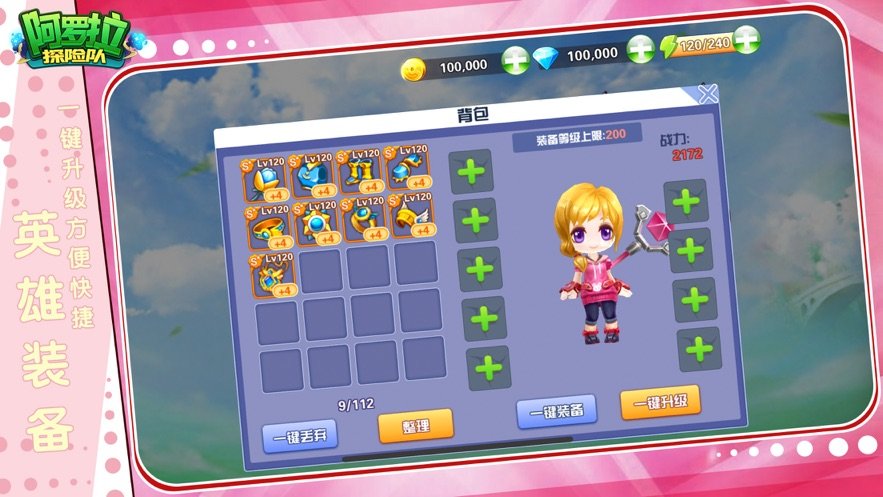Close the 背包 backpack window
Image resolution: width=883 pixels, height=497 pixels.
[x=708, y=95]
